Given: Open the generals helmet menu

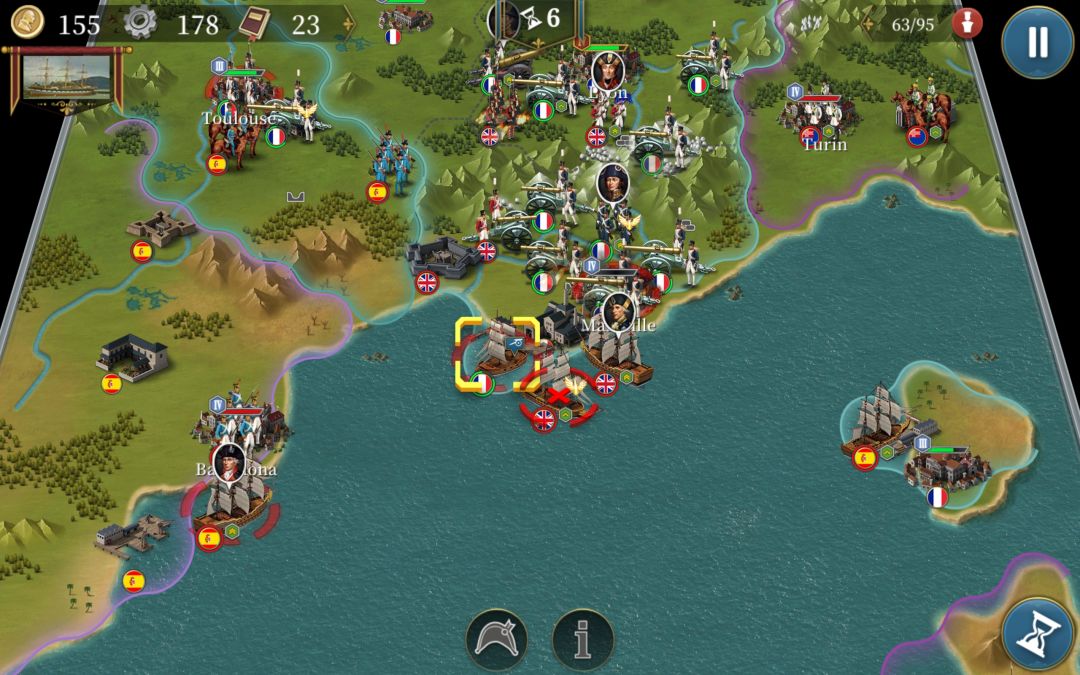Looking at the screenshot, I should pyautogui.click(x=497, y=640).
